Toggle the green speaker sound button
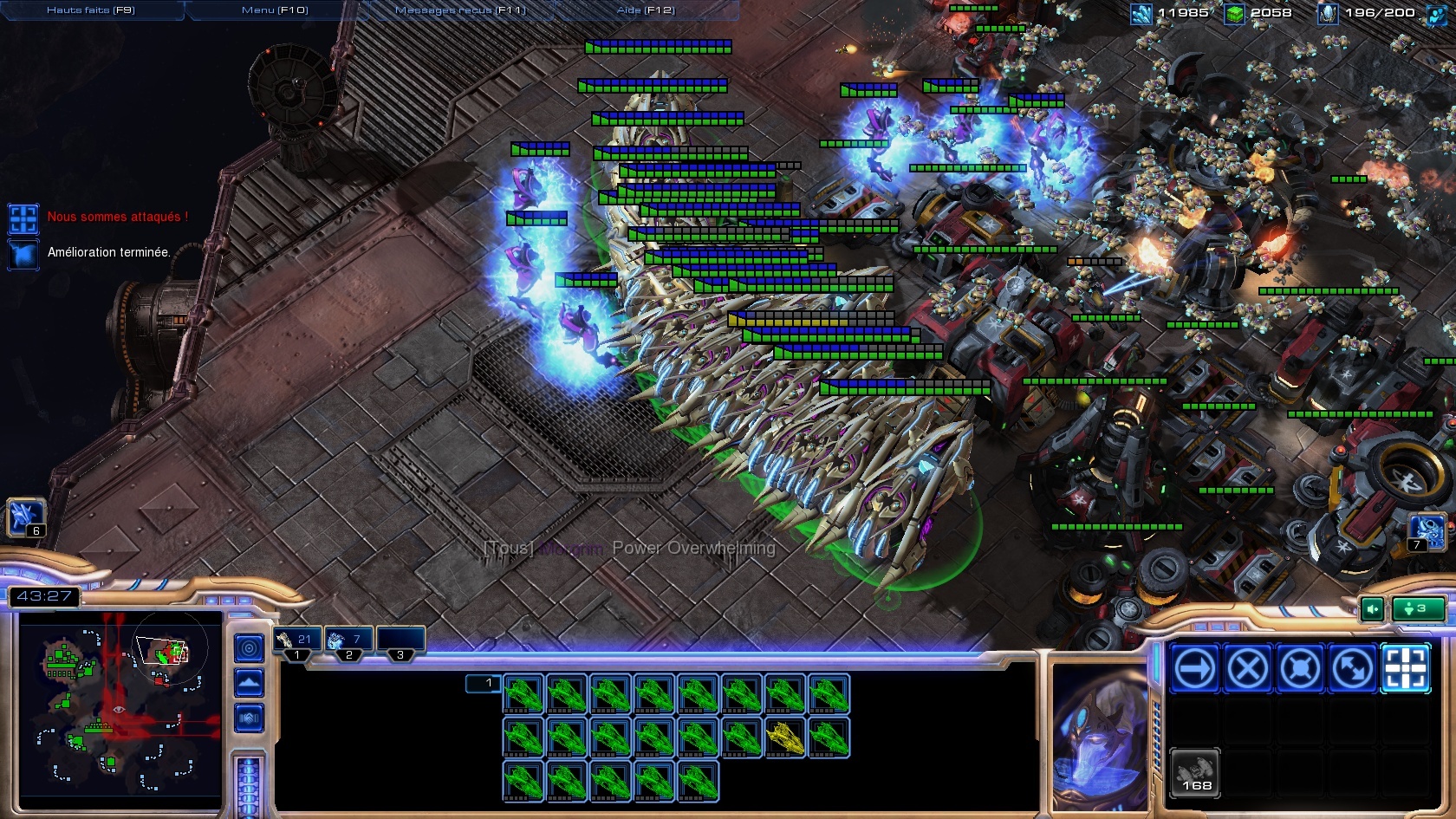 coord(1373,609)
